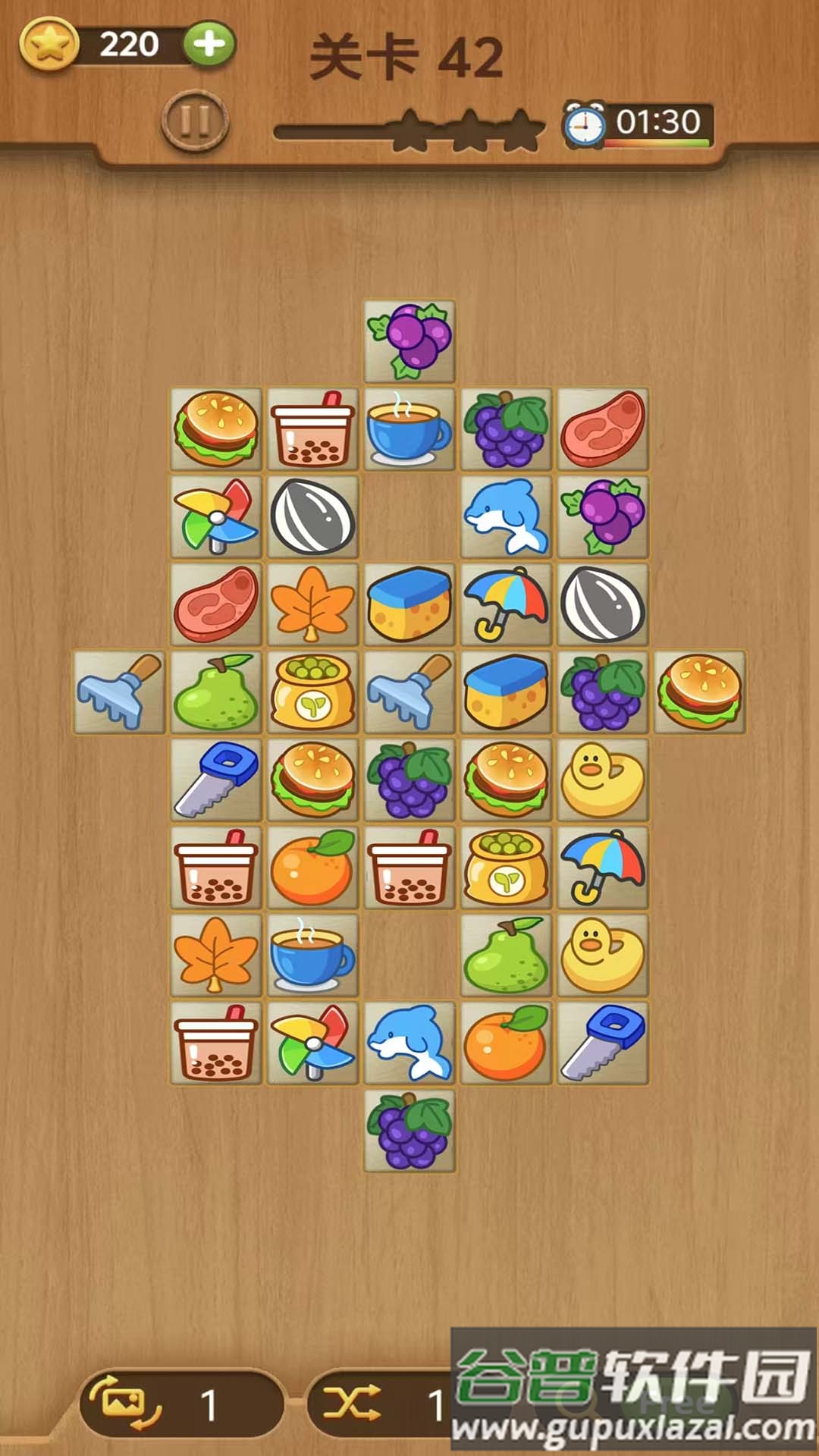819x1456 pixels.
Task: Pick the bean bag between pear and rake
Action: point(312,692)
